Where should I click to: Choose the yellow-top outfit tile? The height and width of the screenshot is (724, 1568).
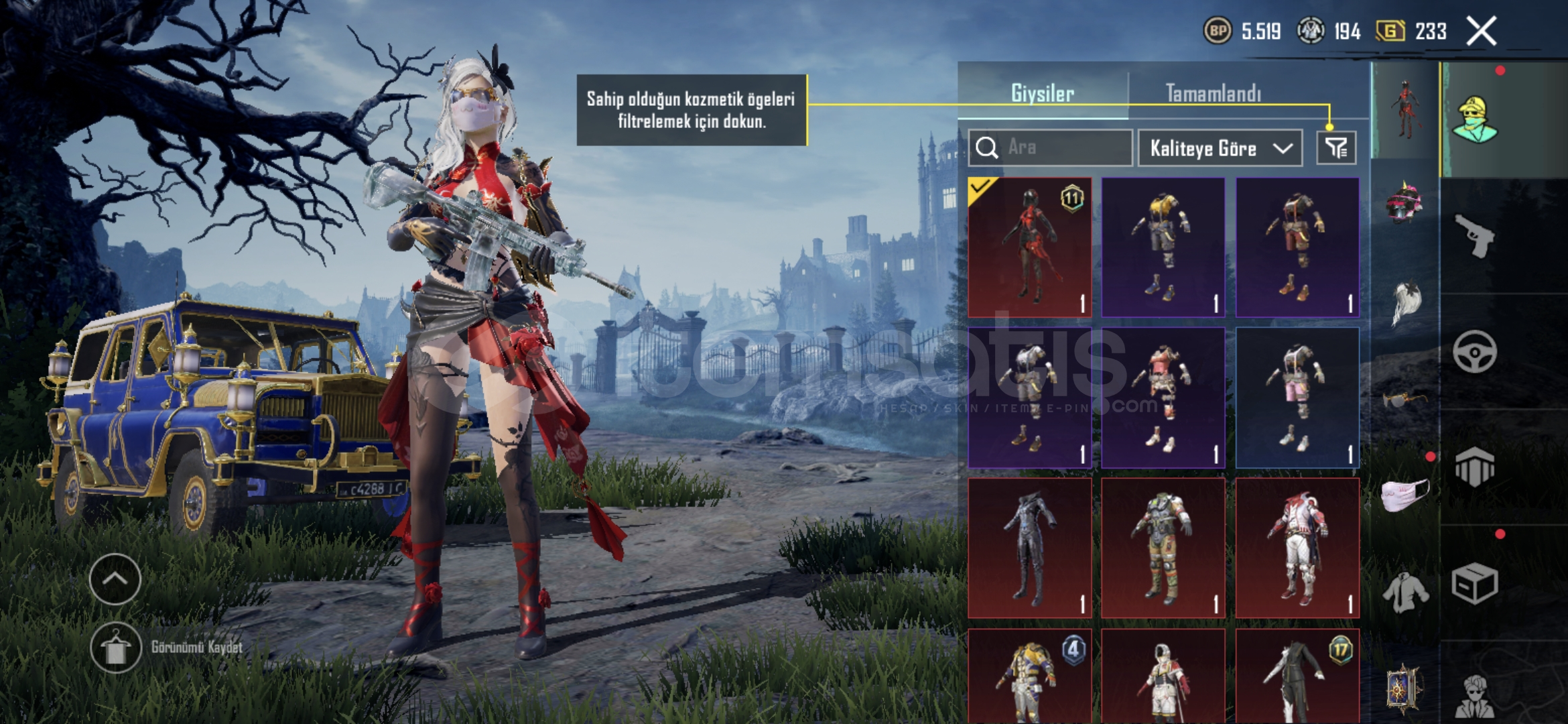click(x=1163, y=247)
